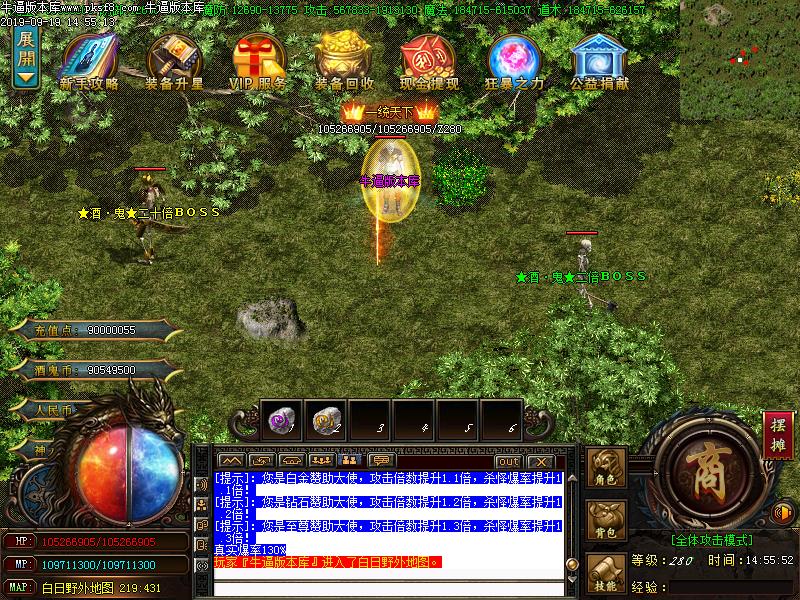800x600 pixels.
Task: Toggle the sound speaker icon
Action: (785, 511)
